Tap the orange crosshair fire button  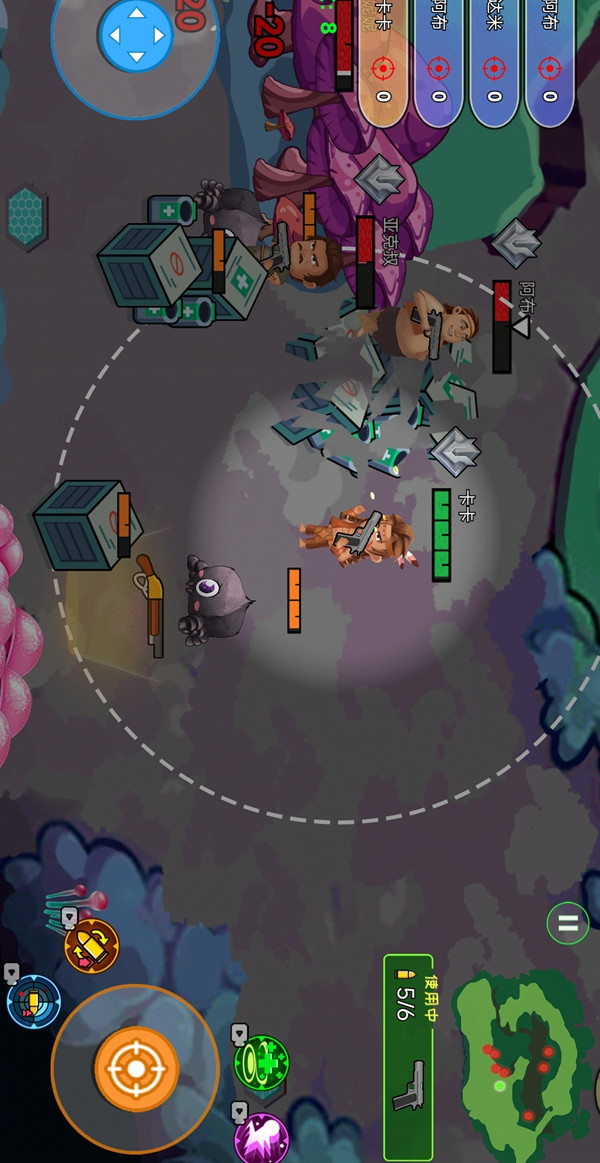(x=136, y=1069)
